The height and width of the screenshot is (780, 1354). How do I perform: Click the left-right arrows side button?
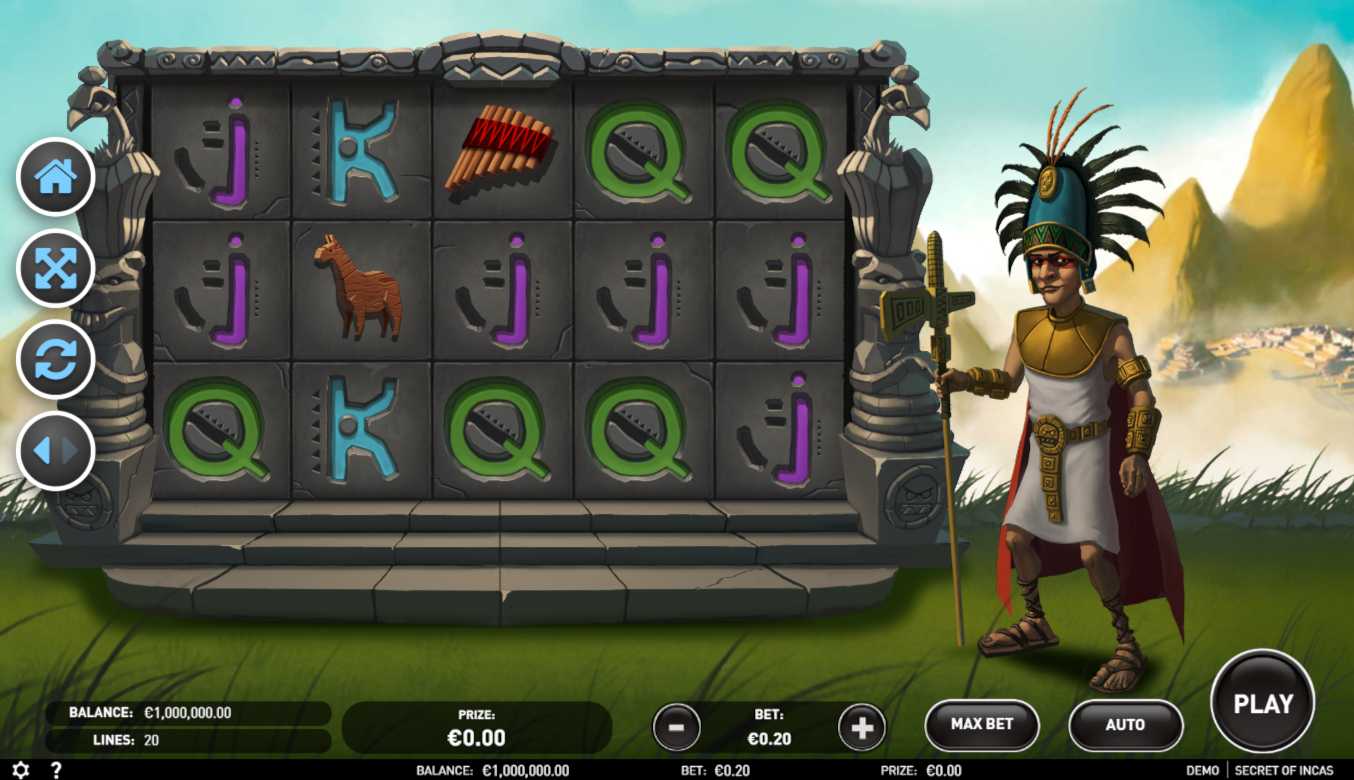[x=56, y=451]
